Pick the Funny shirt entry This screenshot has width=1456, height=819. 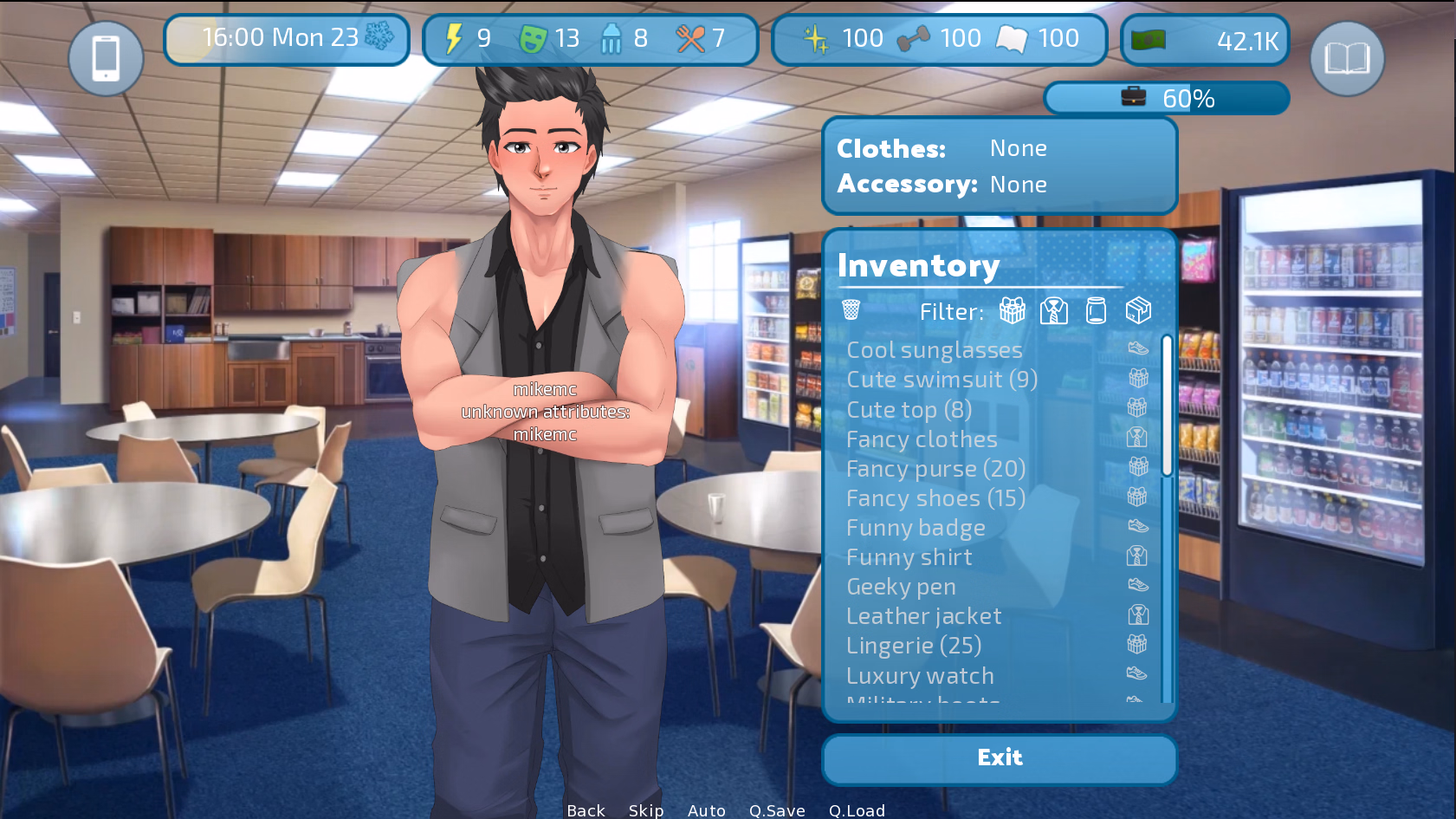point(909,557)
